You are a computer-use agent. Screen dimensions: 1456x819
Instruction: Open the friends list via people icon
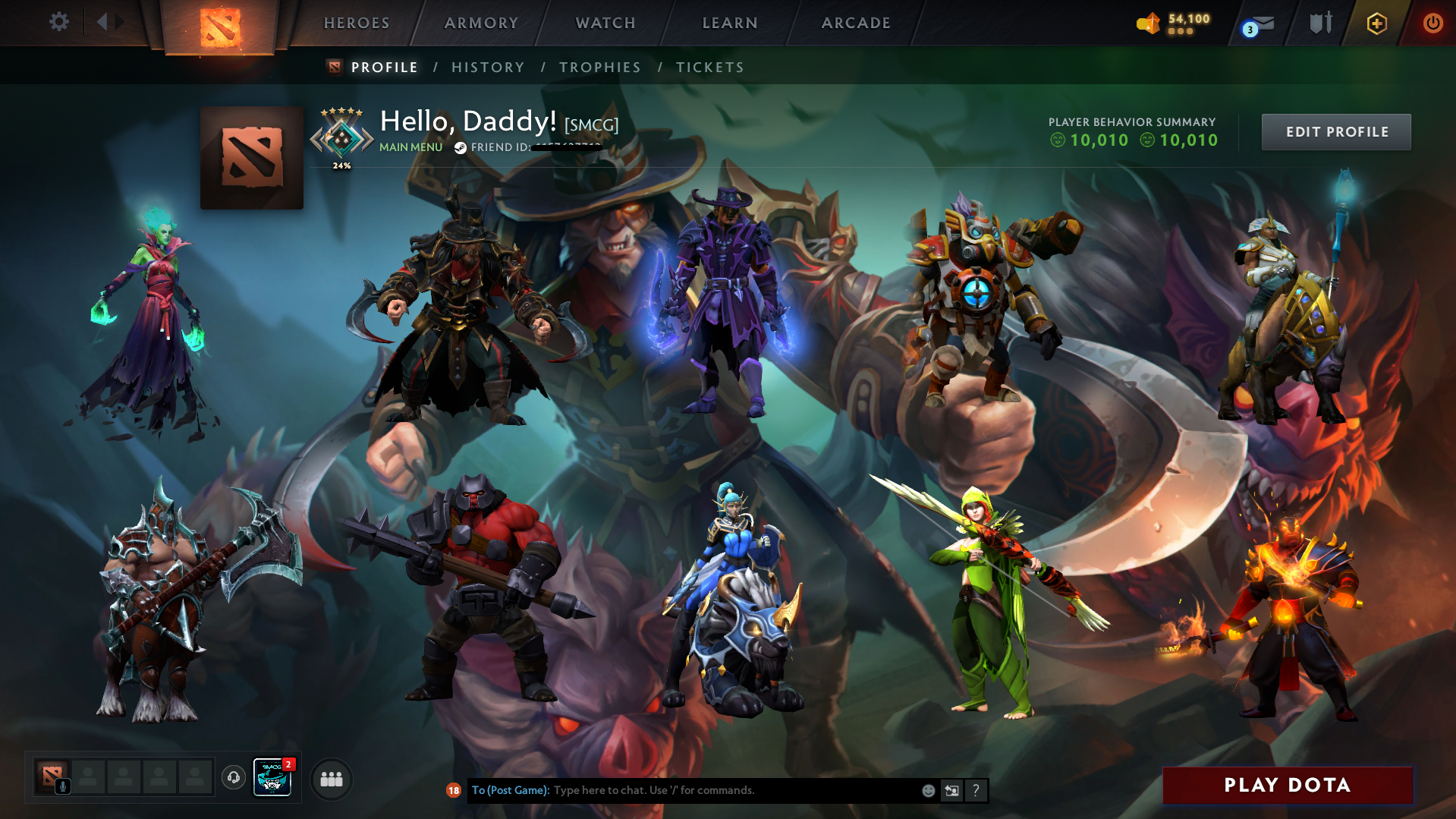tap(331, 778)
